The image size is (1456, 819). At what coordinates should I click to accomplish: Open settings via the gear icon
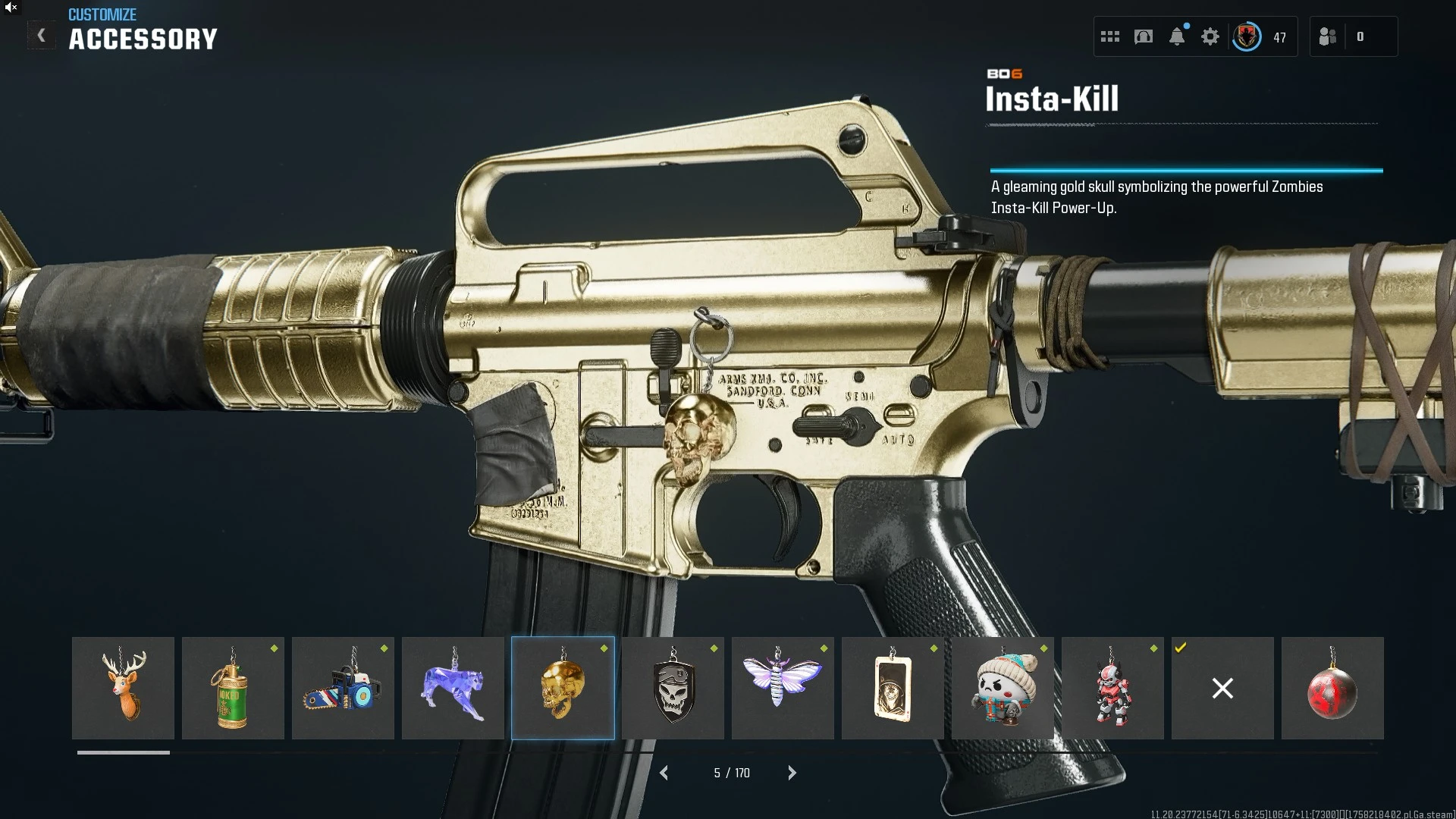(1210, 36)
